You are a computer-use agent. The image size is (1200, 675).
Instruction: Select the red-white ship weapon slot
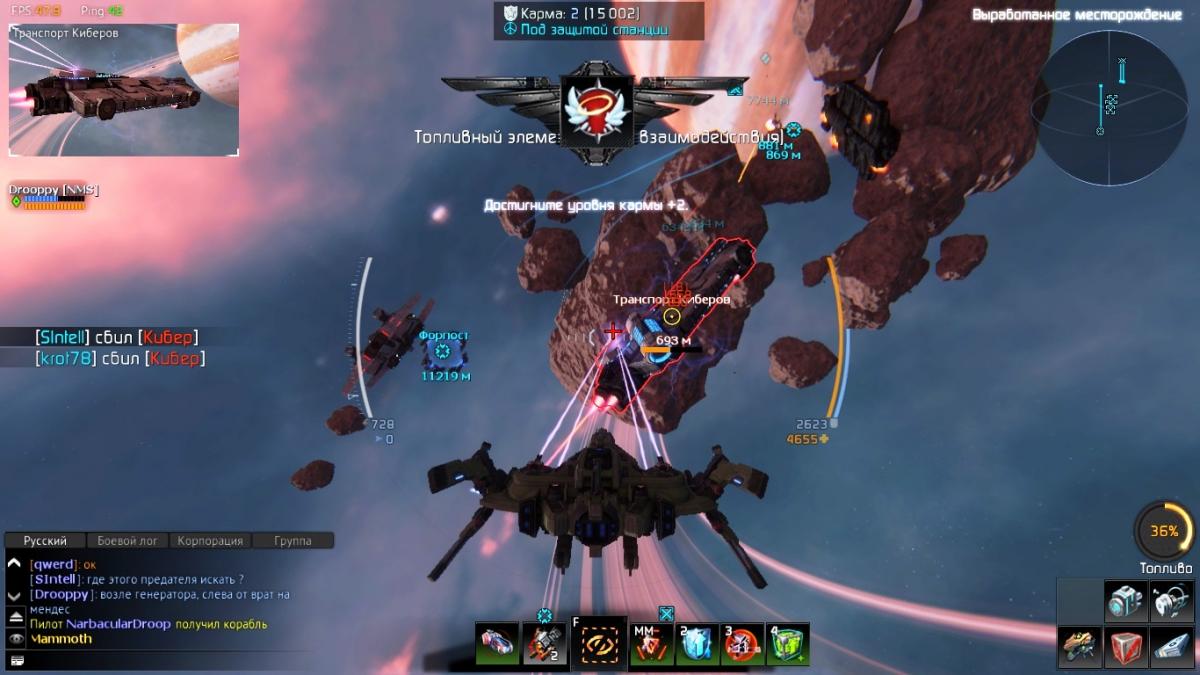point(497,644)
